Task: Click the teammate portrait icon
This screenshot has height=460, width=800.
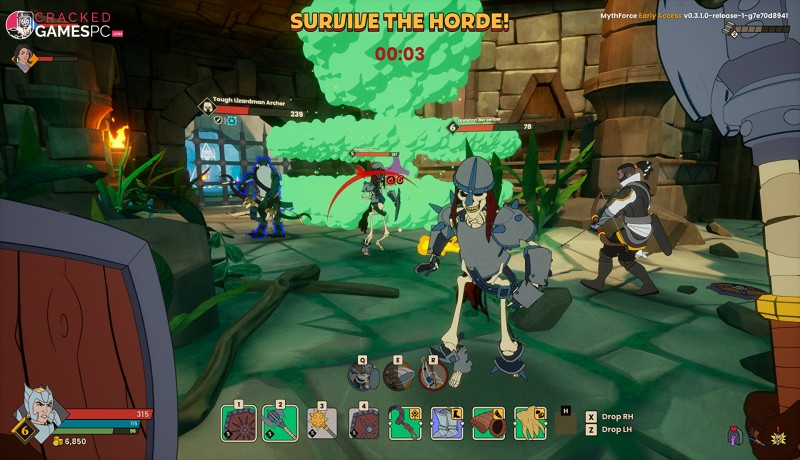Action: pos(22,60)
